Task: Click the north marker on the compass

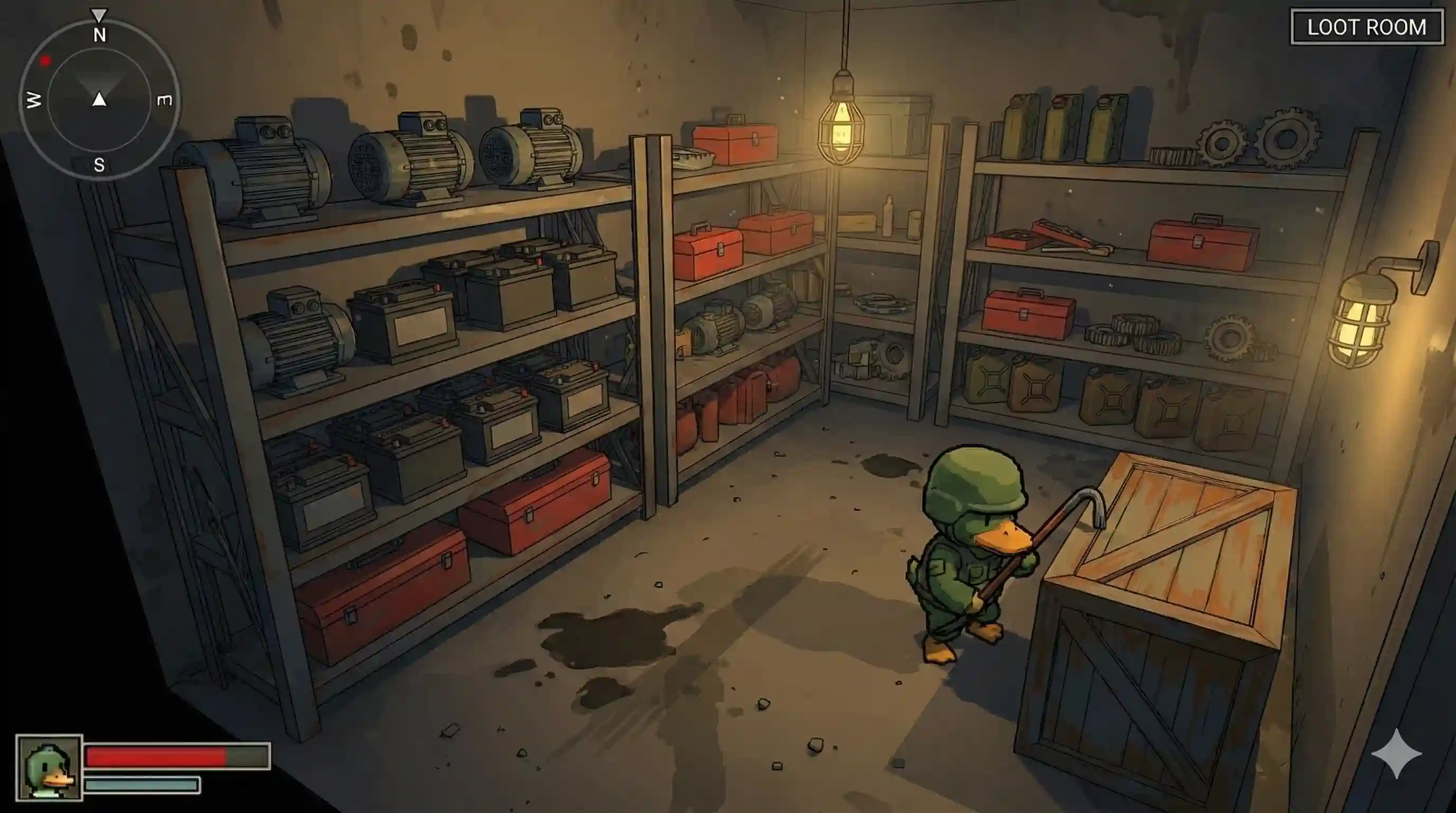Action: point(99,35)
